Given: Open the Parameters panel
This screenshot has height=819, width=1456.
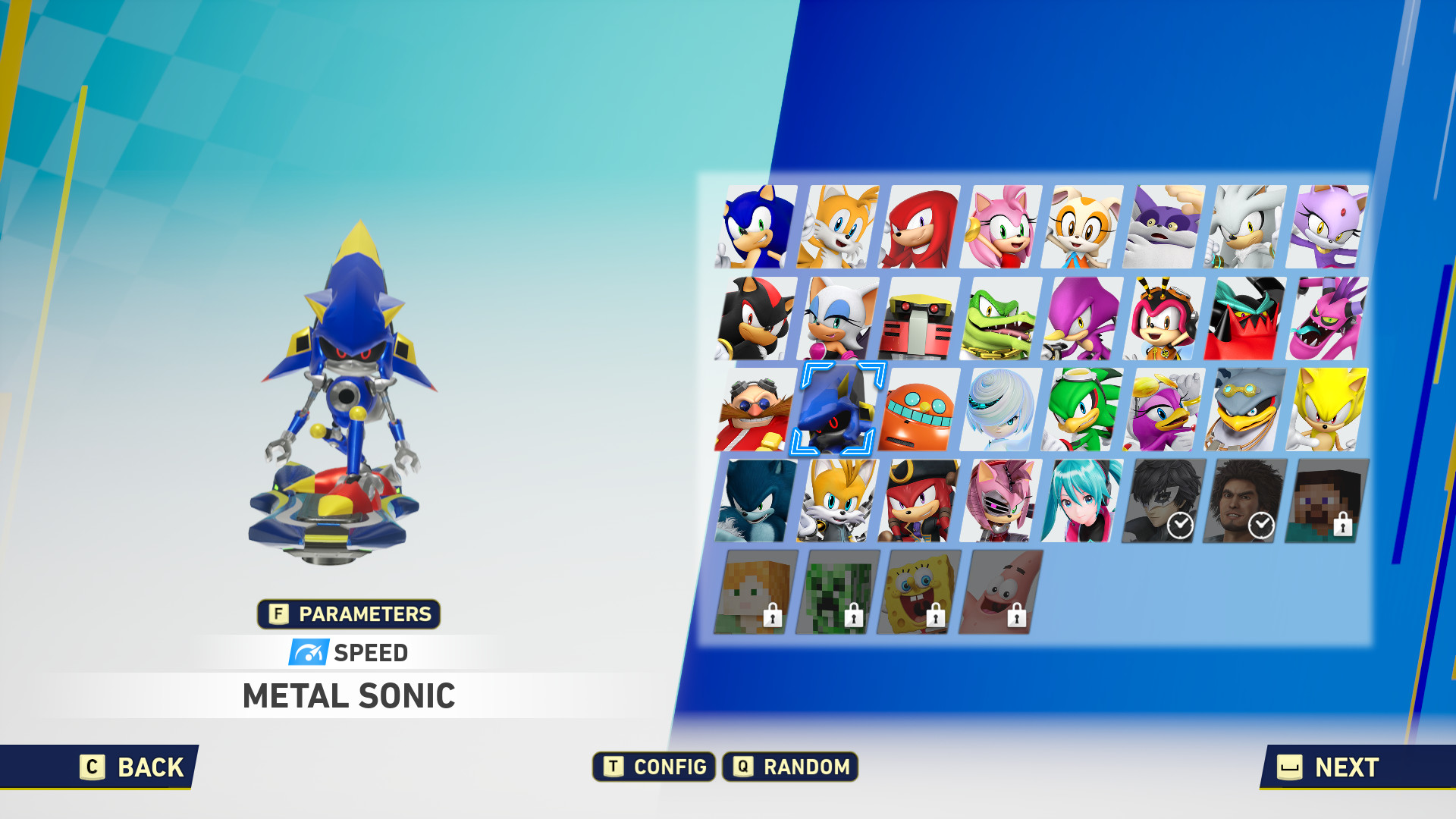Looking at the screenshot, I should 349,614.
